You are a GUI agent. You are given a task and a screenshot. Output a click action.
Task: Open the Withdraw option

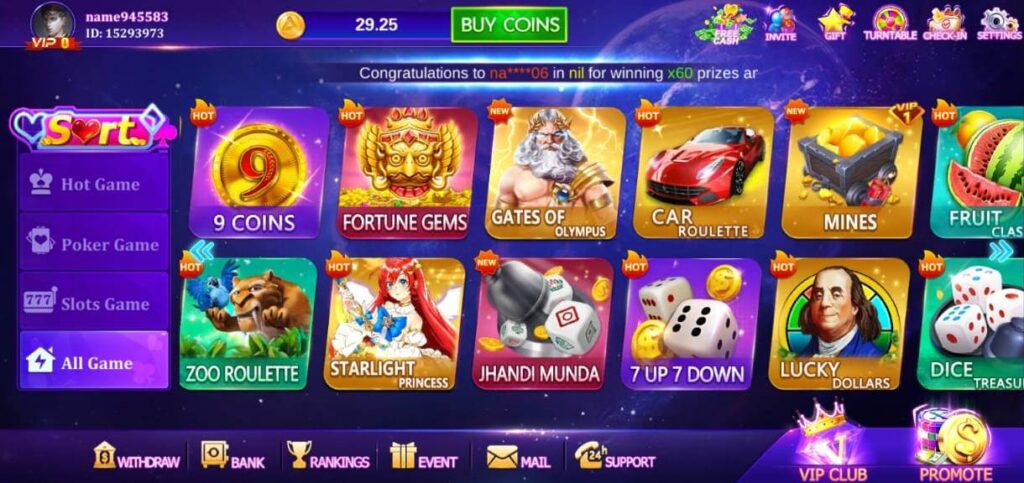[137, 458]
